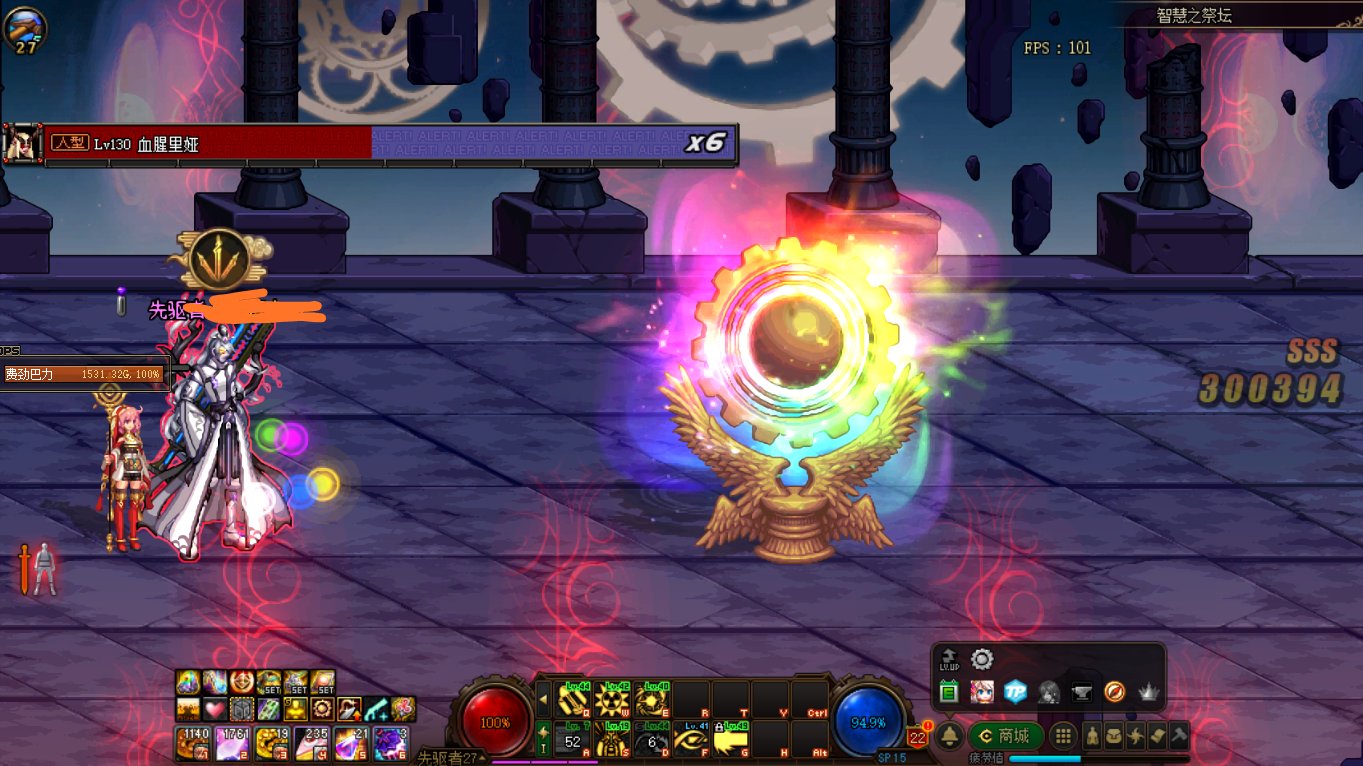Activate the golden eye skill on F
This screenshot has height=766, width=1363.
click(691, 740)
